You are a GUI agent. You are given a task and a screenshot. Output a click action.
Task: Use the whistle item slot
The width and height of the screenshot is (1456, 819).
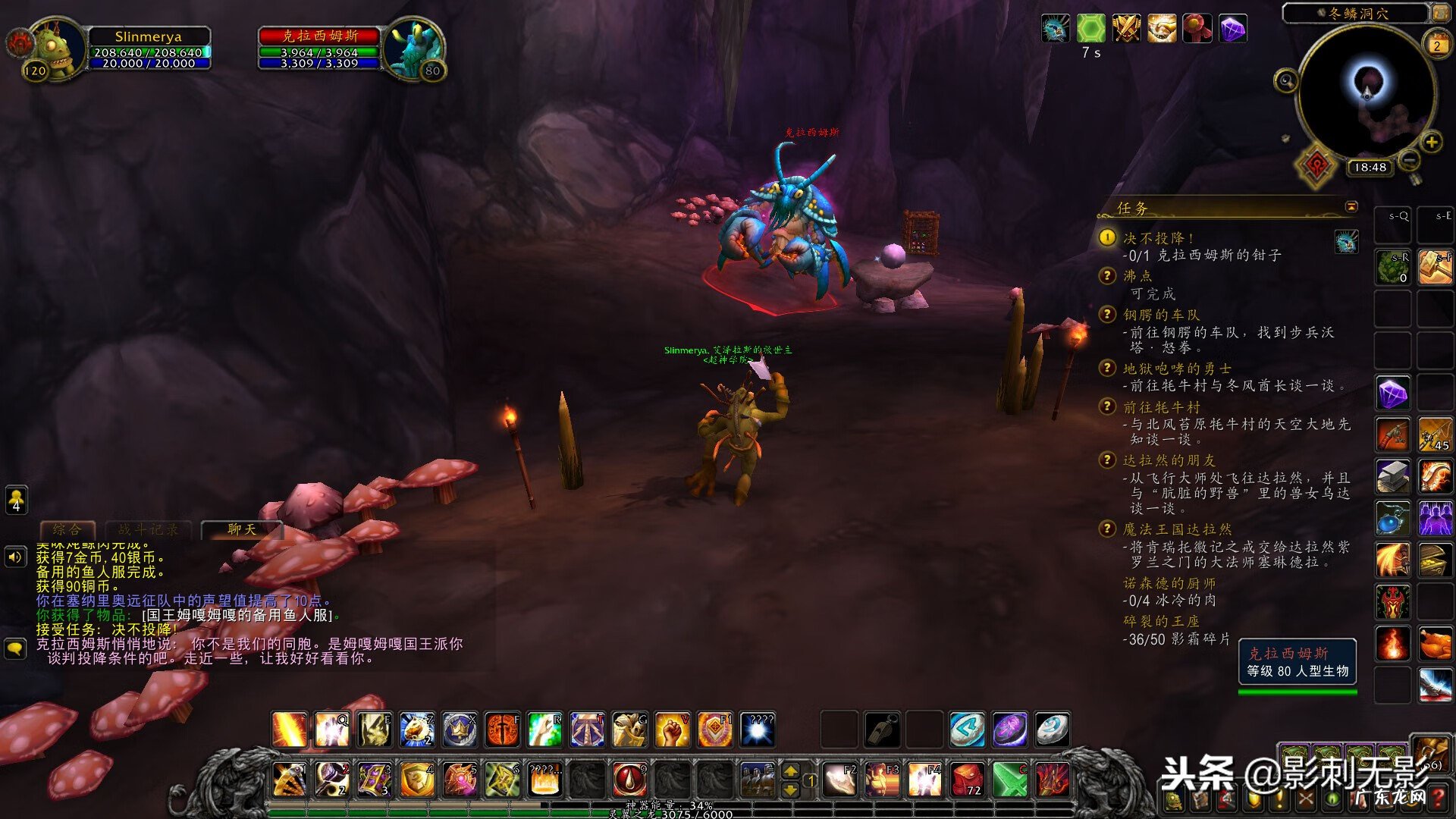(883, 730)
